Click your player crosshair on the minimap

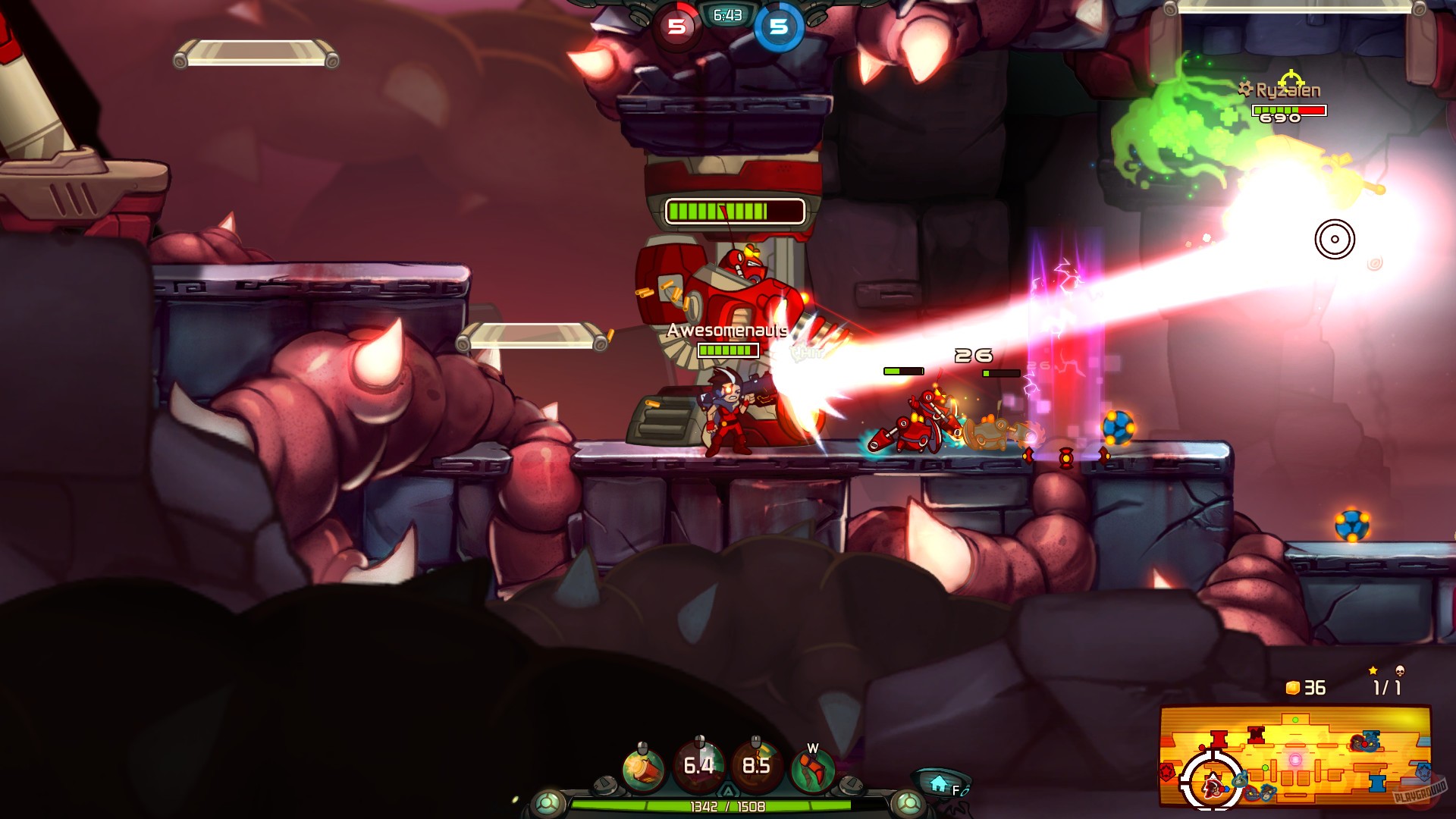point(1211,780)
